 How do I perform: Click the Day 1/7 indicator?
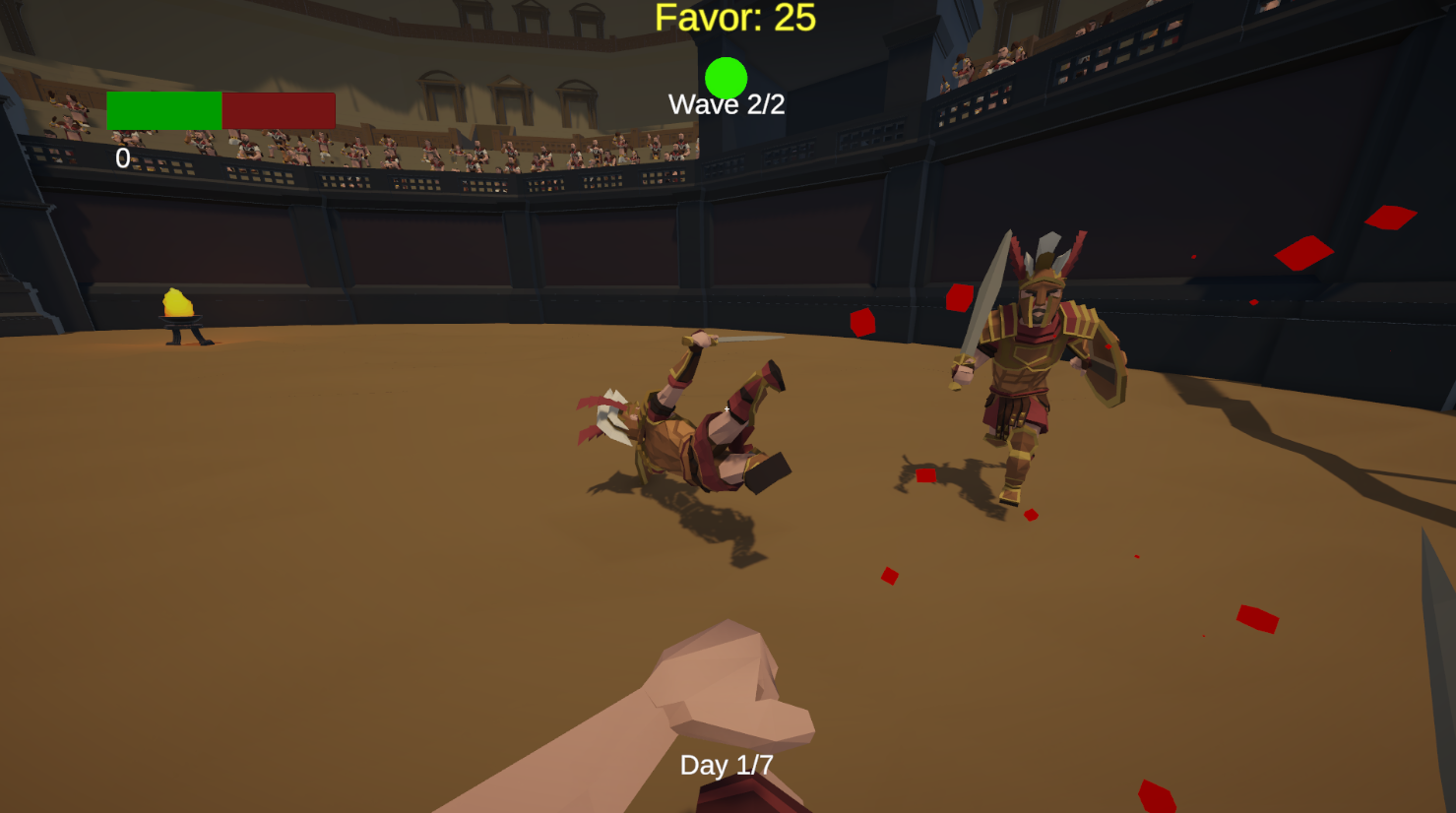(727, 764)
